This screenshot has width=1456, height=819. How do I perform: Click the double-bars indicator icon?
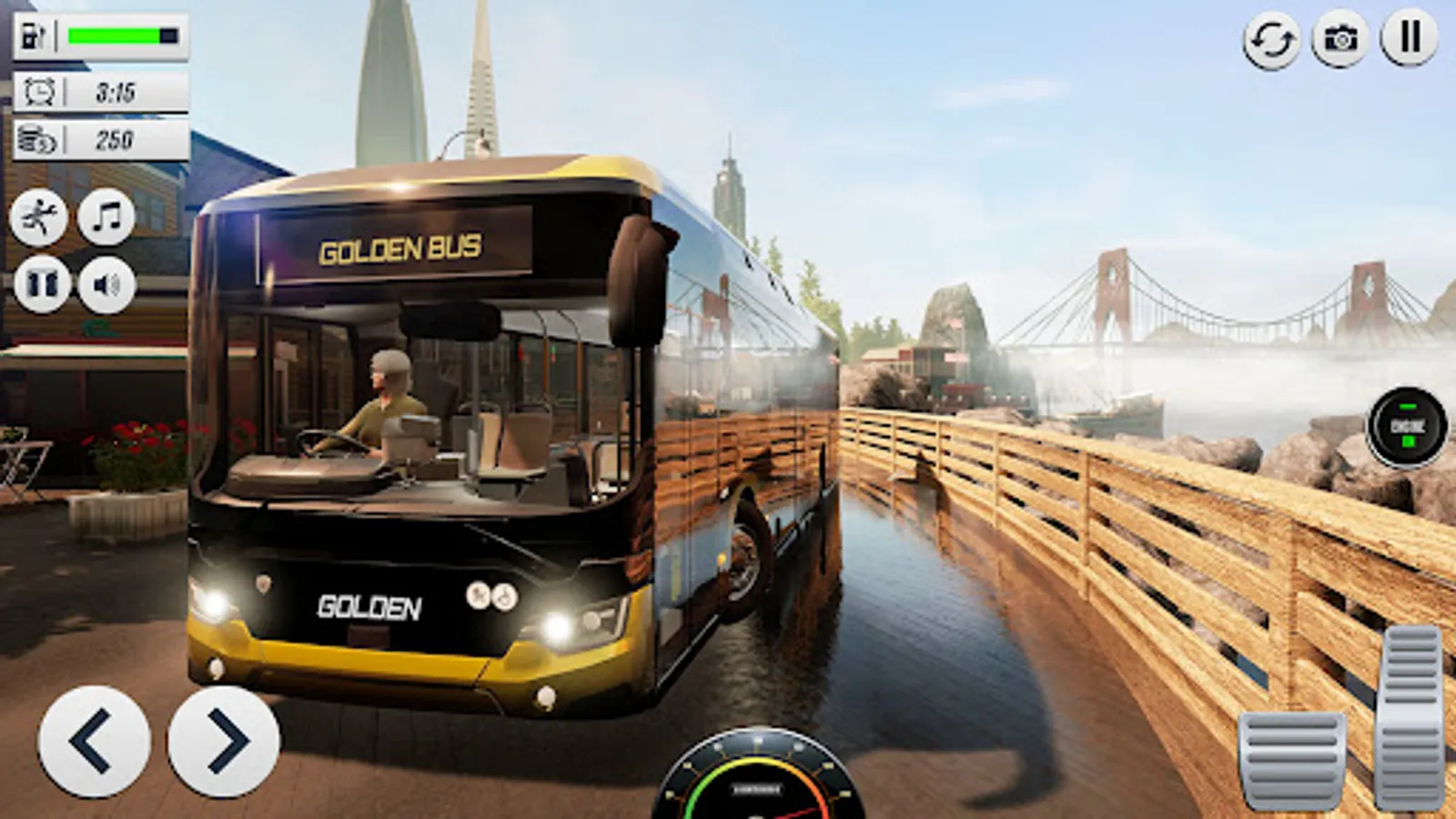1406,38
